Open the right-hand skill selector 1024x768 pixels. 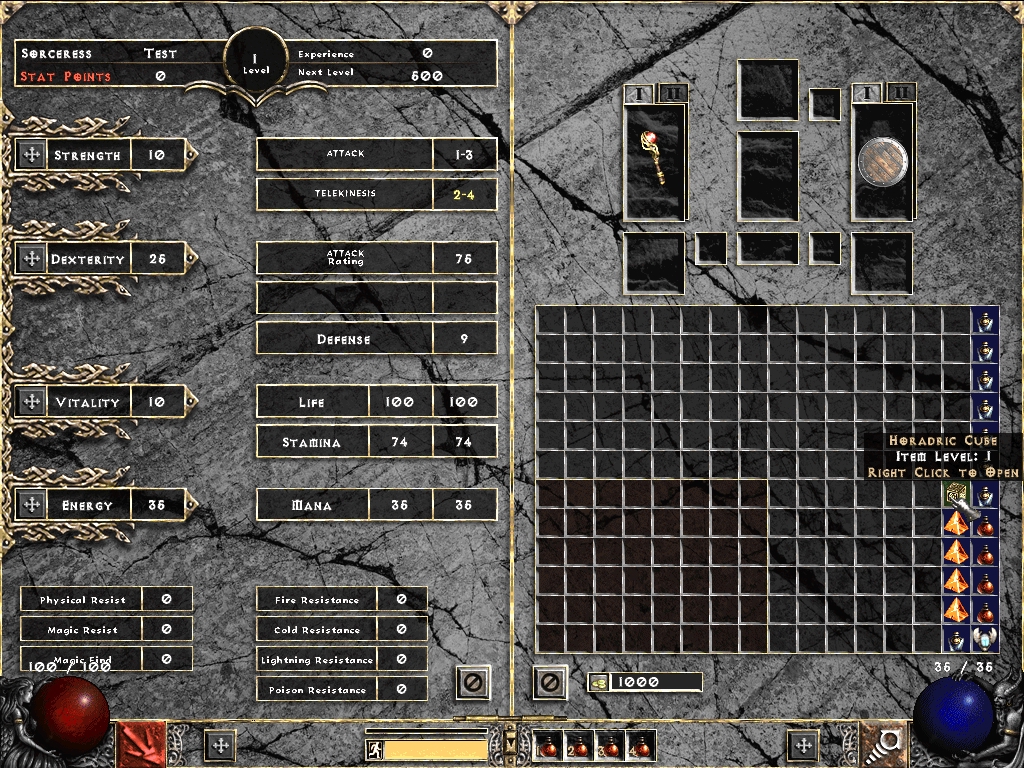[x=884, y=744]
